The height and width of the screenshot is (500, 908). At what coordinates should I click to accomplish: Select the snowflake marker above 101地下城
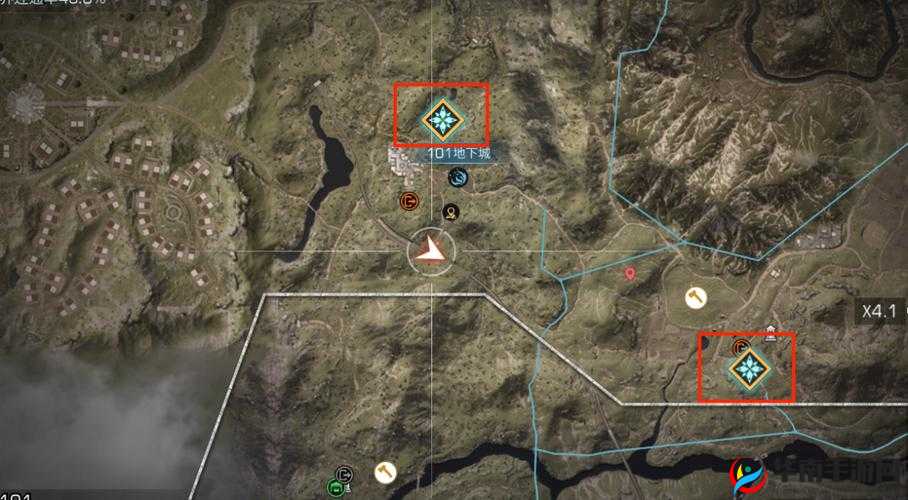coord(440,121)
